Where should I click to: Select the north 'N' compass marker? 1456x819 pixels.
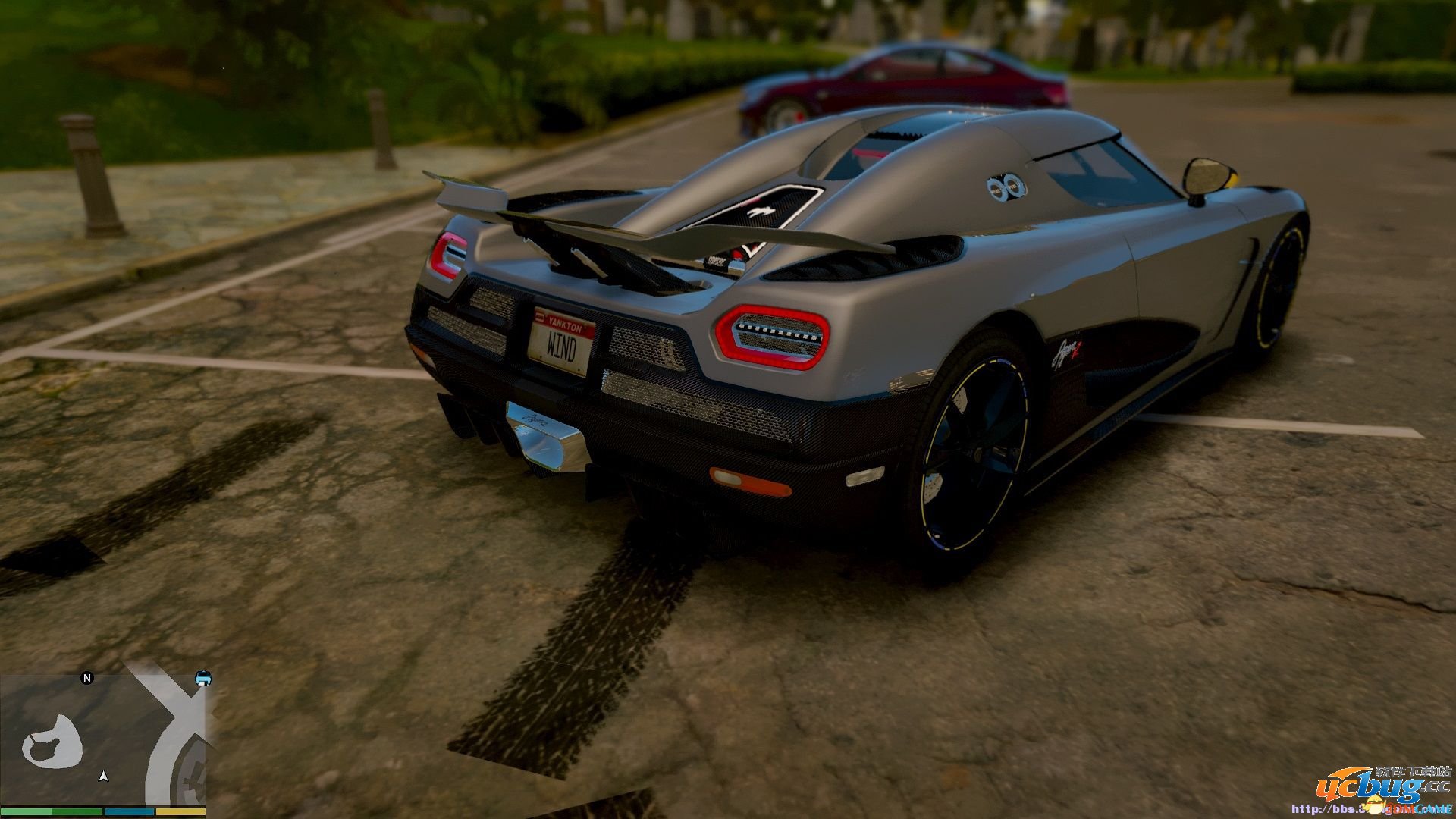(87, 677)
